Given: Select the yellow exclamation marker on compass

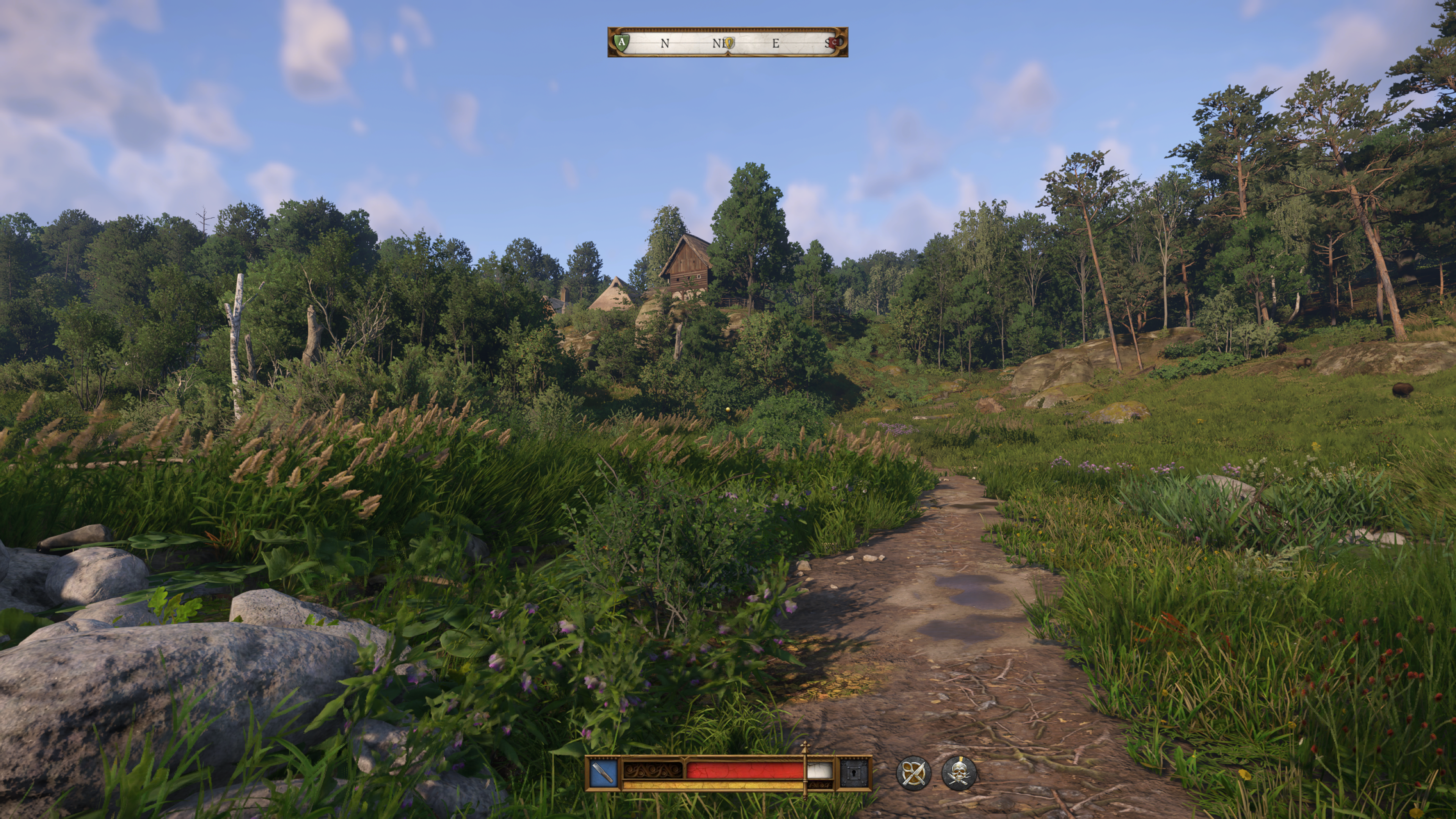Looking at the screenshot, I should pyautogui.click(x=729, y=42).
